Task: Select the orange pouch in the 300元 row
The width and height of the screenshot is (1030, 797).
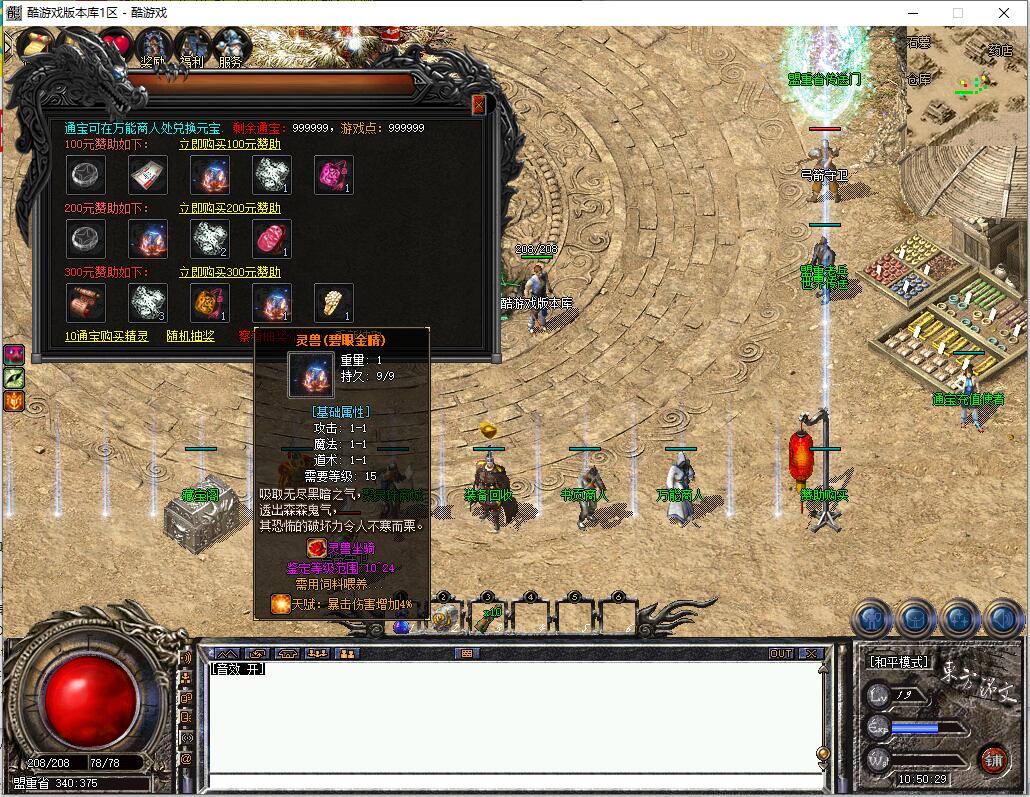Action: [209, 303]
